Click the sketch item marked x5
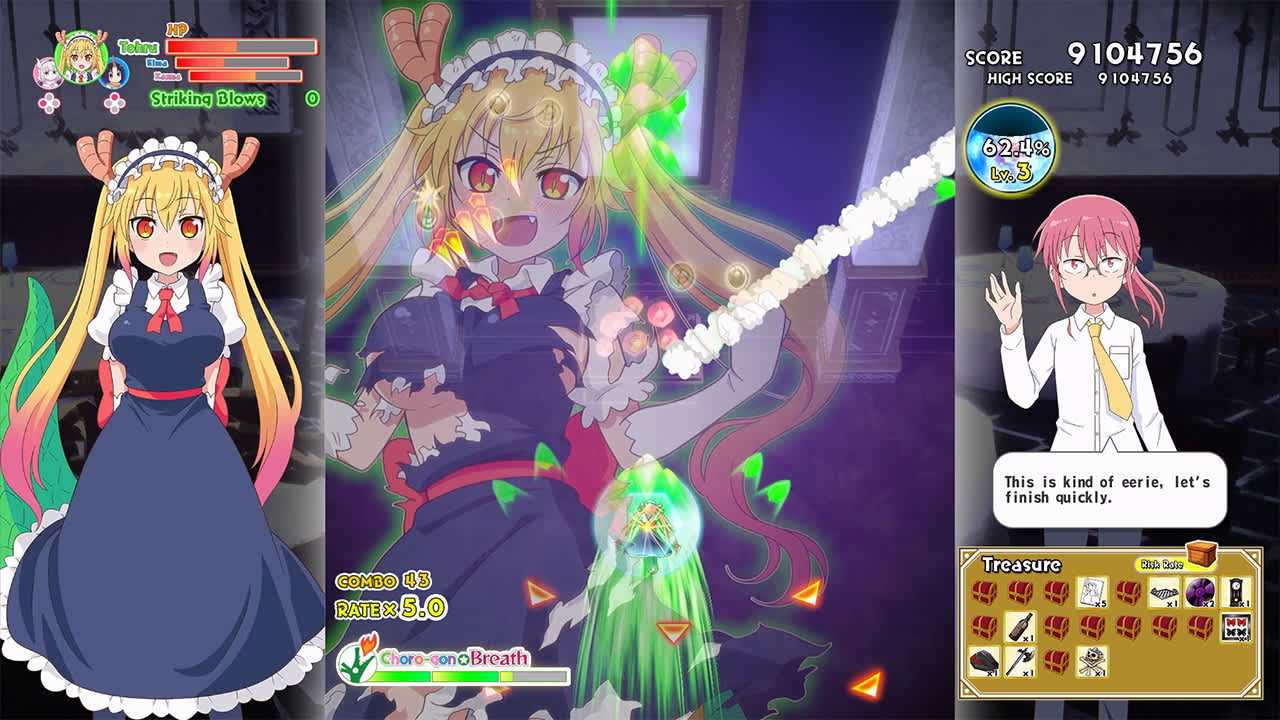The width and height of the screenshot is (1280, 720). pos(1092,591)
